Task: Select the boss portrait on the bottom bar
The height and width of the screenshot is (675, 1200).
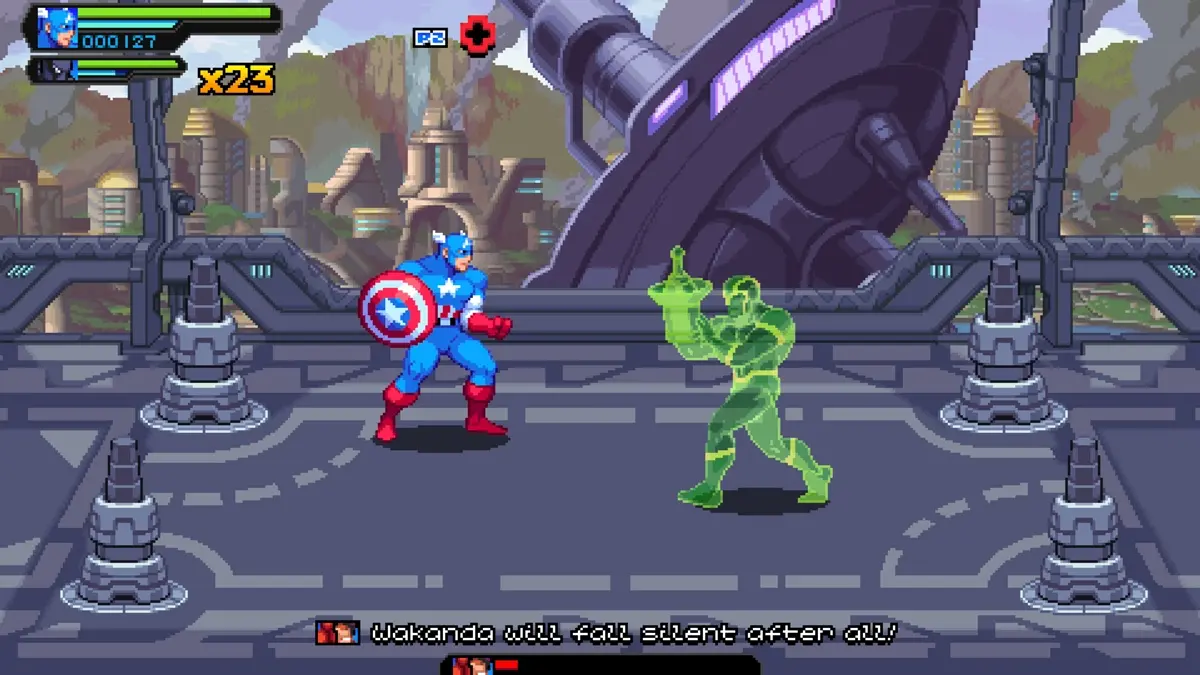Action: pos(467,666)
